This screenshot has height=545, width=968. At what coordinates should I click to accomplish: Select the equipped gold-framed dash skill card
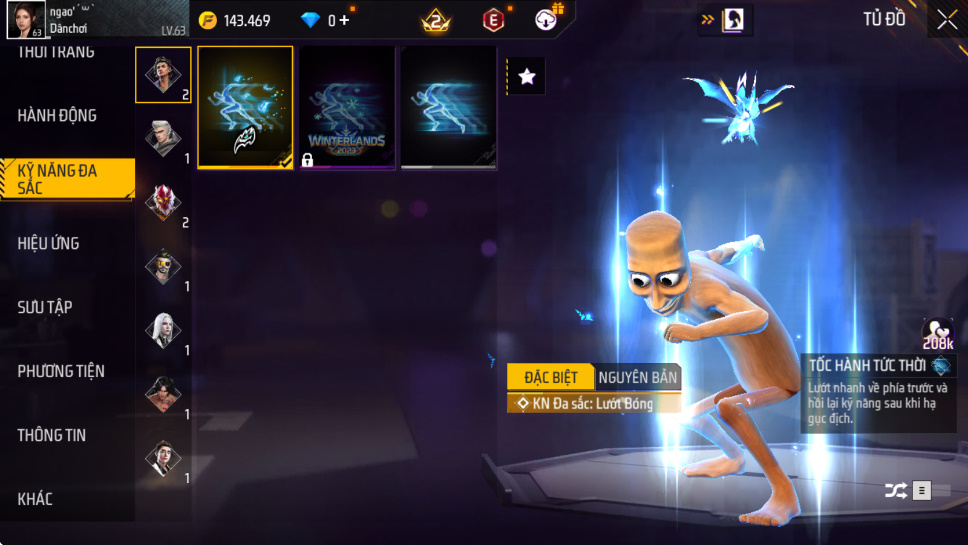pyautogui.click(x=245, y=107)
